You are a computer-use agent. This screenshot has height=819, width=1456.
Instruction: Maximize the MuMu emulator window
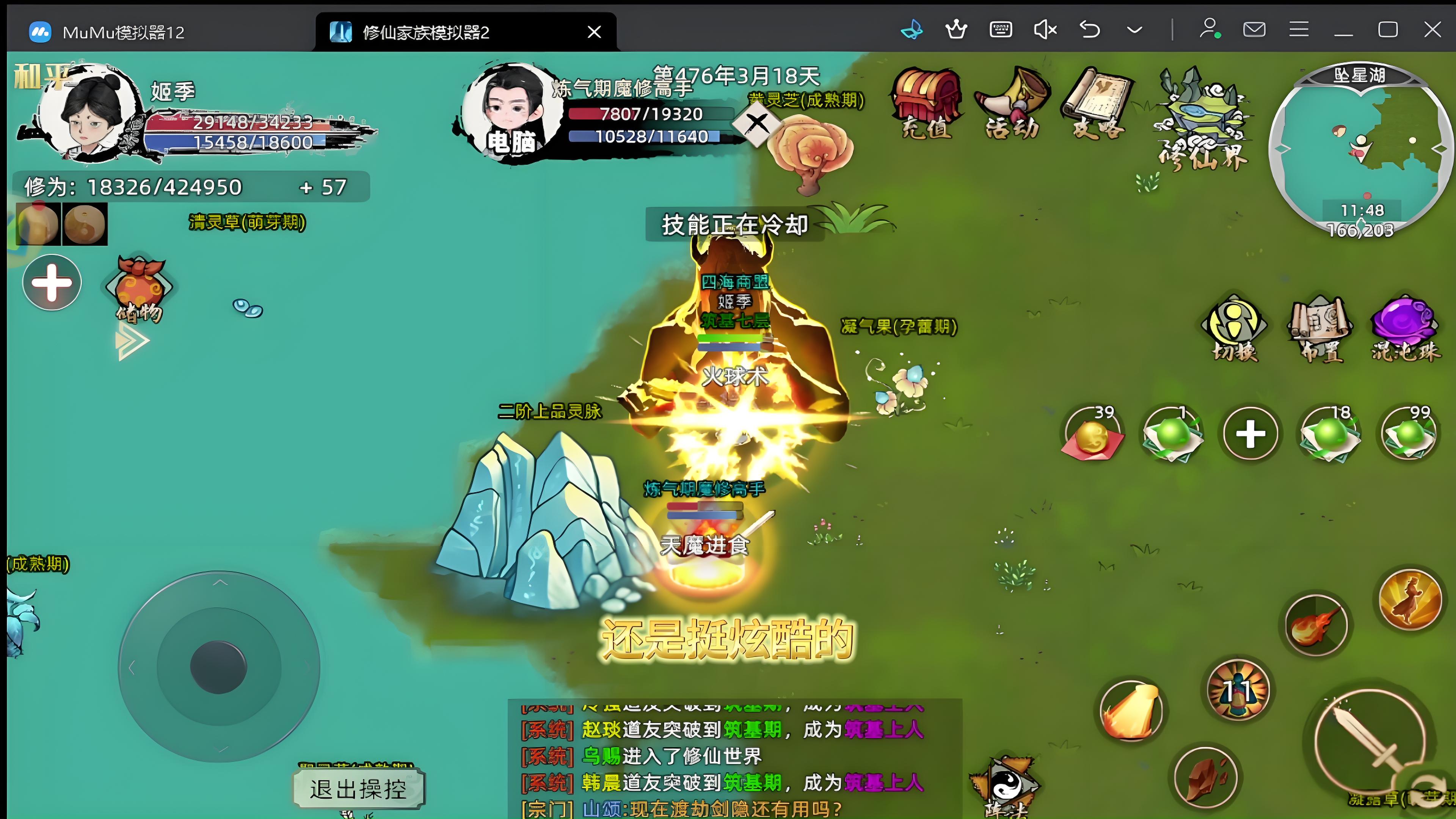(x=1388, y=30)
